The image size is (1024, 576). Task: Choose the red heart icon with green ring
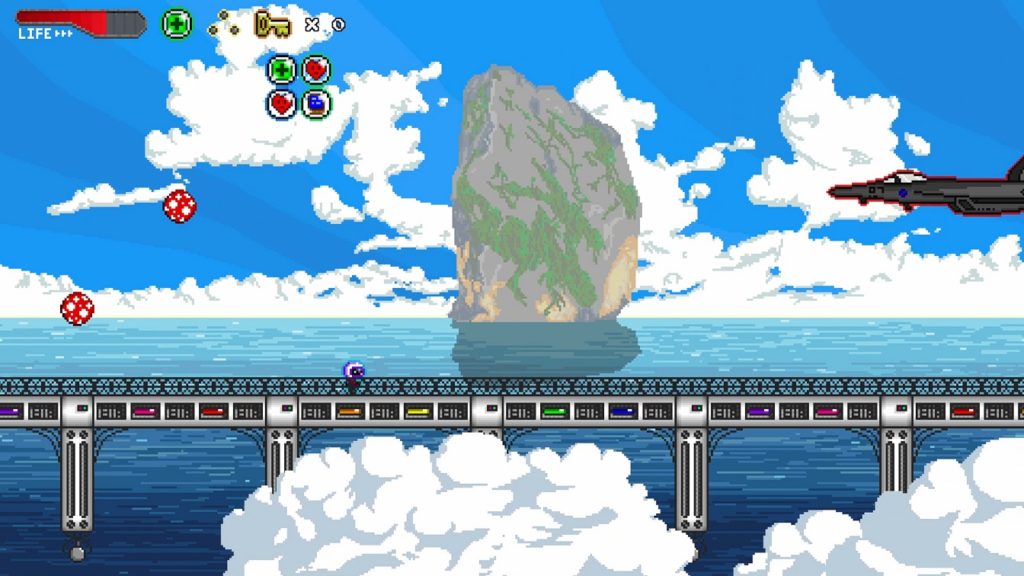coord(316,70)
